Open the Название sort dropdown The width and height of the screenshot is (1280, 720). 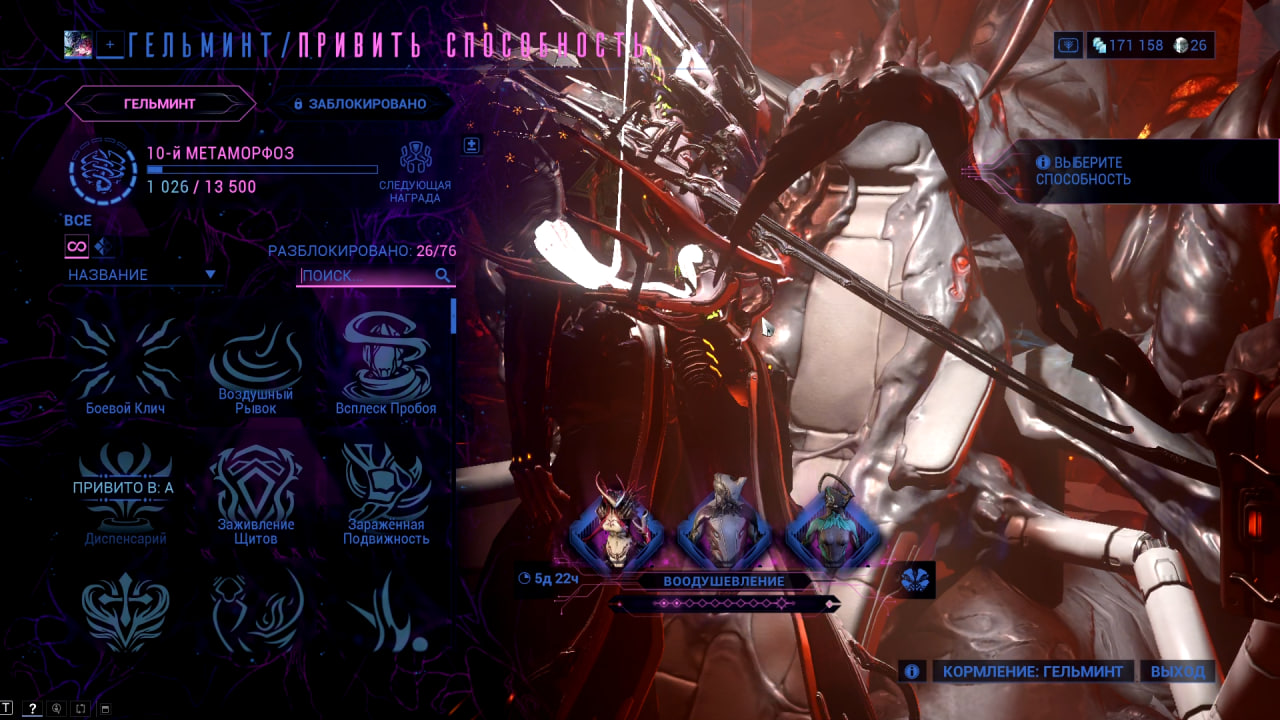pyautogui.click(x=141, y=274)
